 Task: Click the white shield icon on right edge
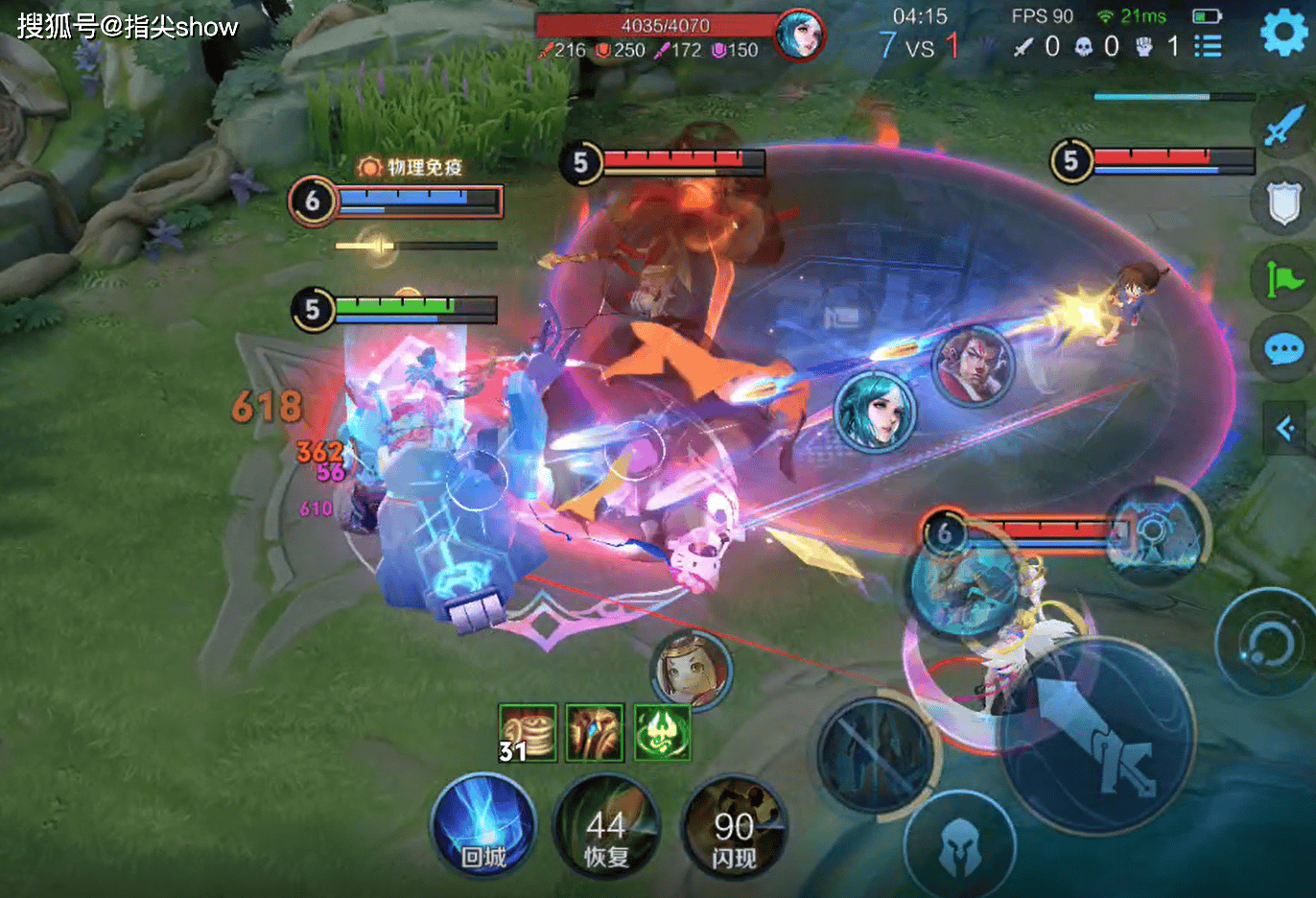pos(1283,201)
